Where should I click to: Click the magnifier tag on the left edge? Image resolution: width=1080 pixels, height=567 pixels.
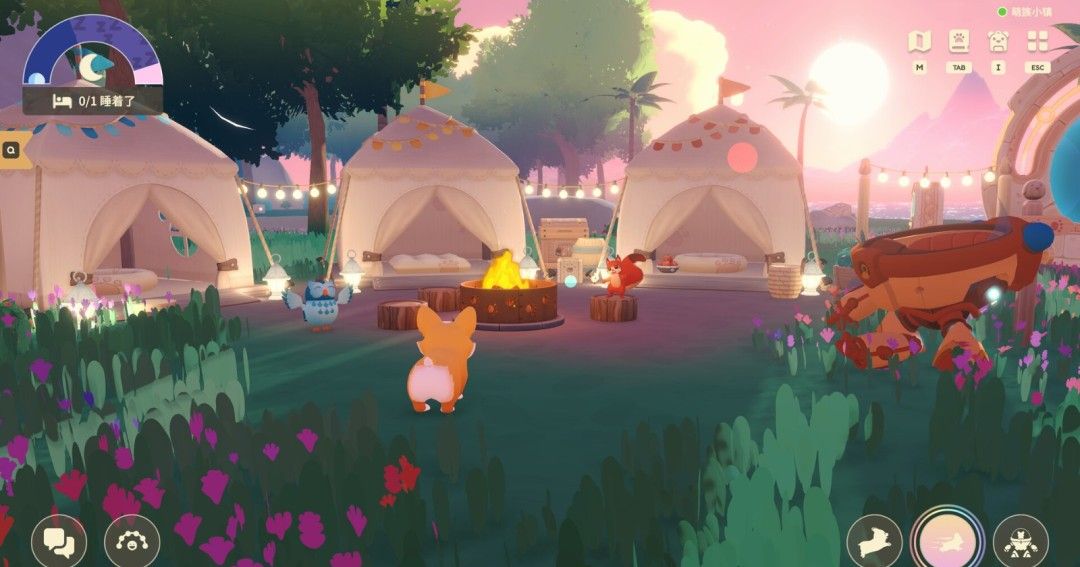(11, 151)
